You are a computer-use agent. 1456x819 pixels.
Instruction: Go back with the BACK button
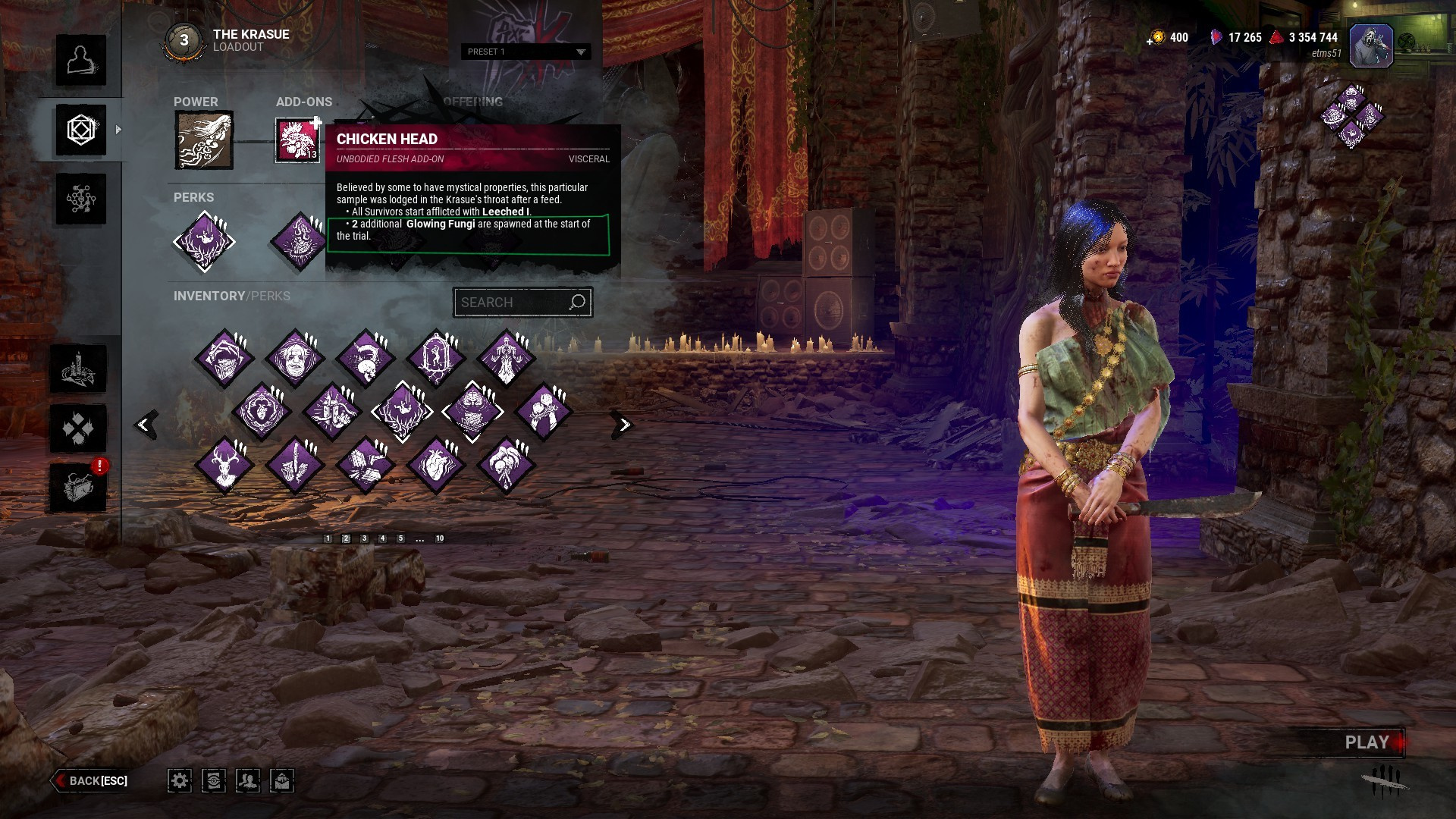click(x=91, y=780)
